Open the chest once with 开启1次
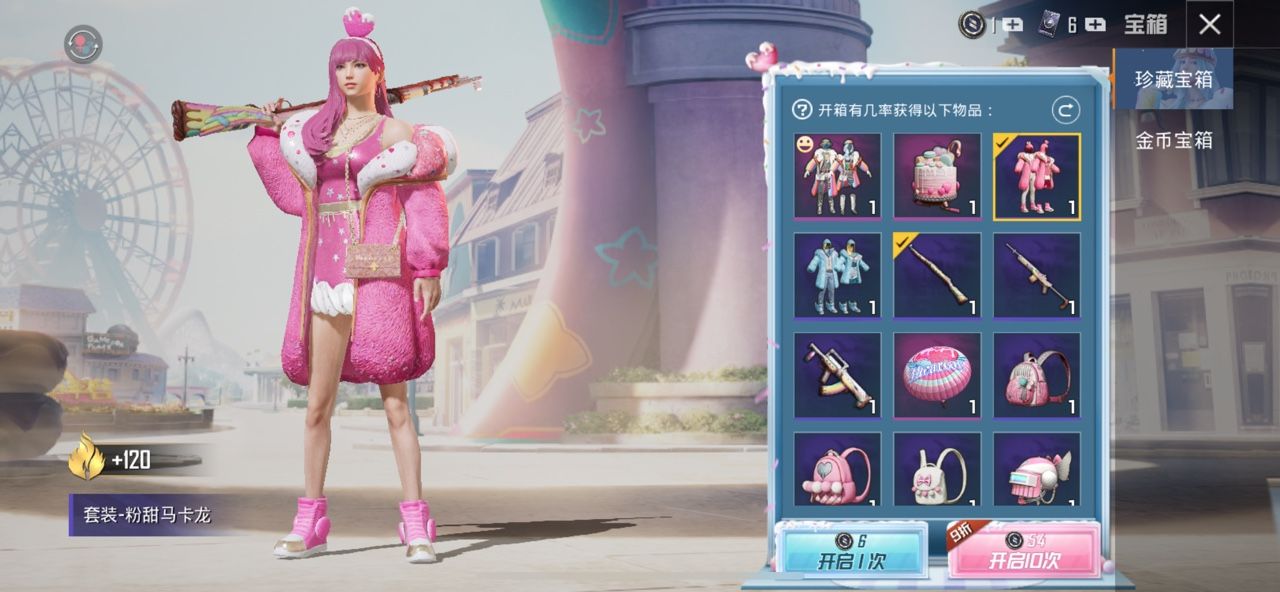The height and width of the screenshot is (592, 1280). (850, 551)
